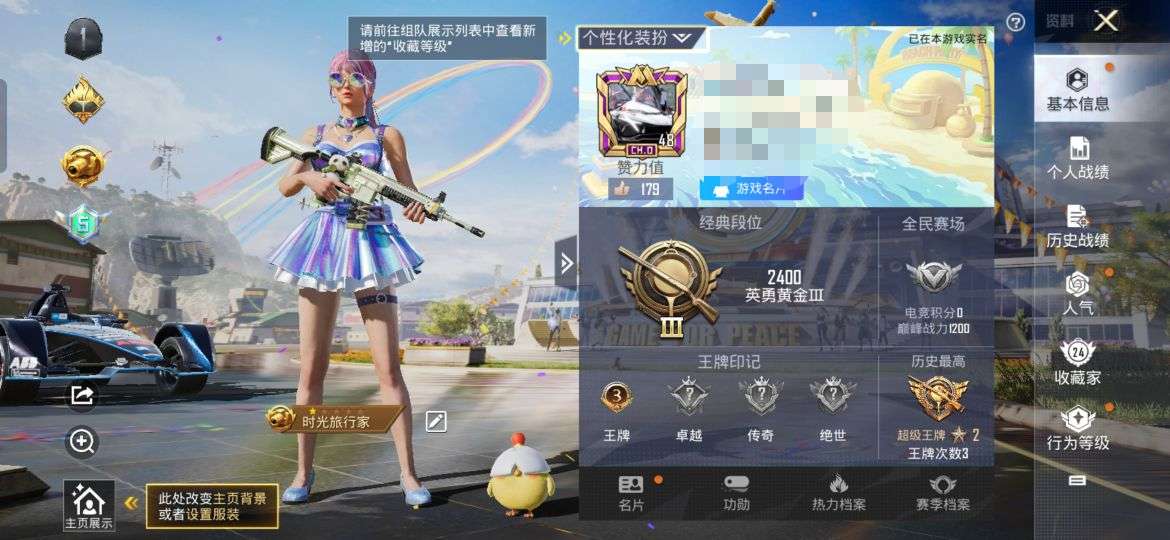The image size is (1170, 540).
Task: Tap the magnifier zoom icon
Action: (x=82, y=441)
